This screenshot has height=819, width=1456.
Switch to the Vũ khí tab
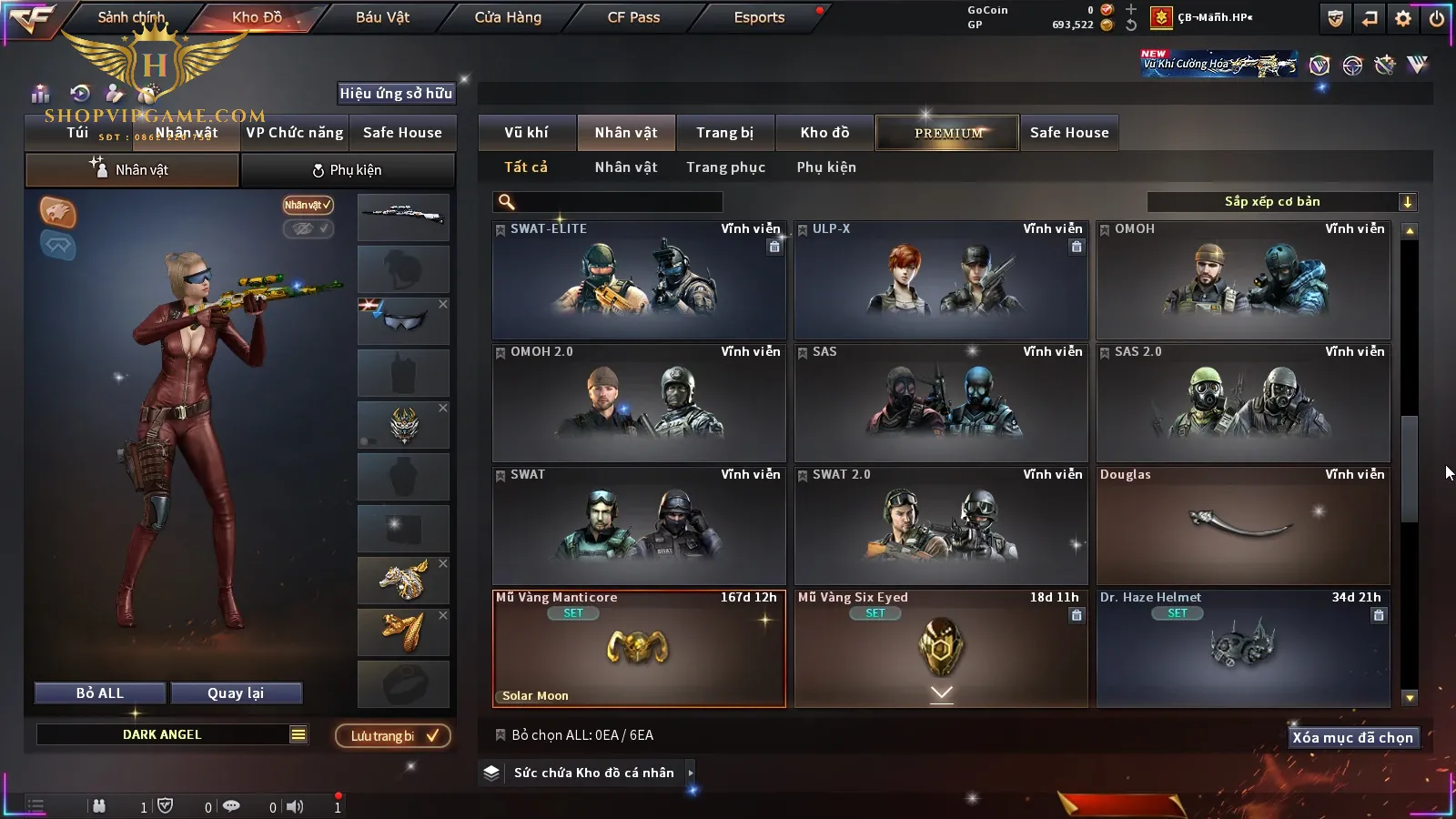coord(526,133)
